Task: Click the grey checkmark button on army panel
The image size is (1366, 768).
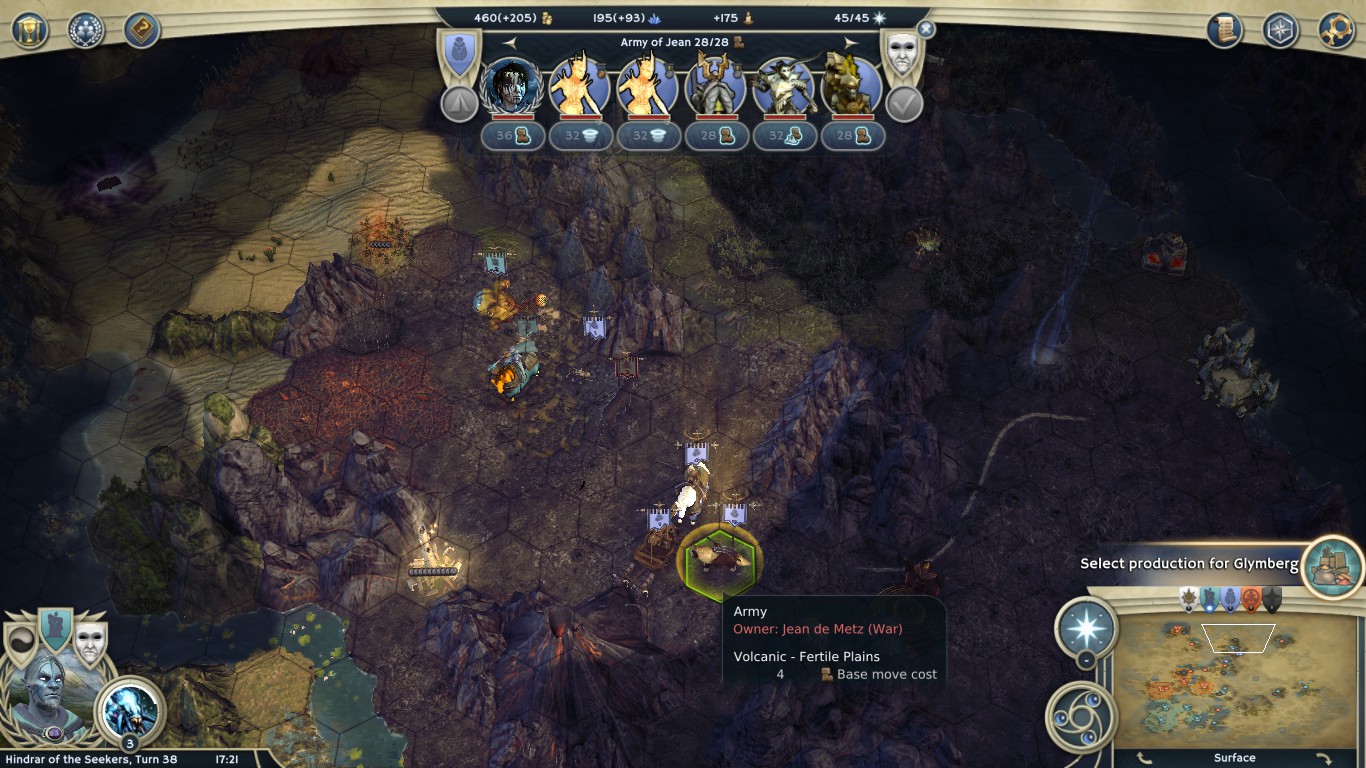Action: [904, 103]
